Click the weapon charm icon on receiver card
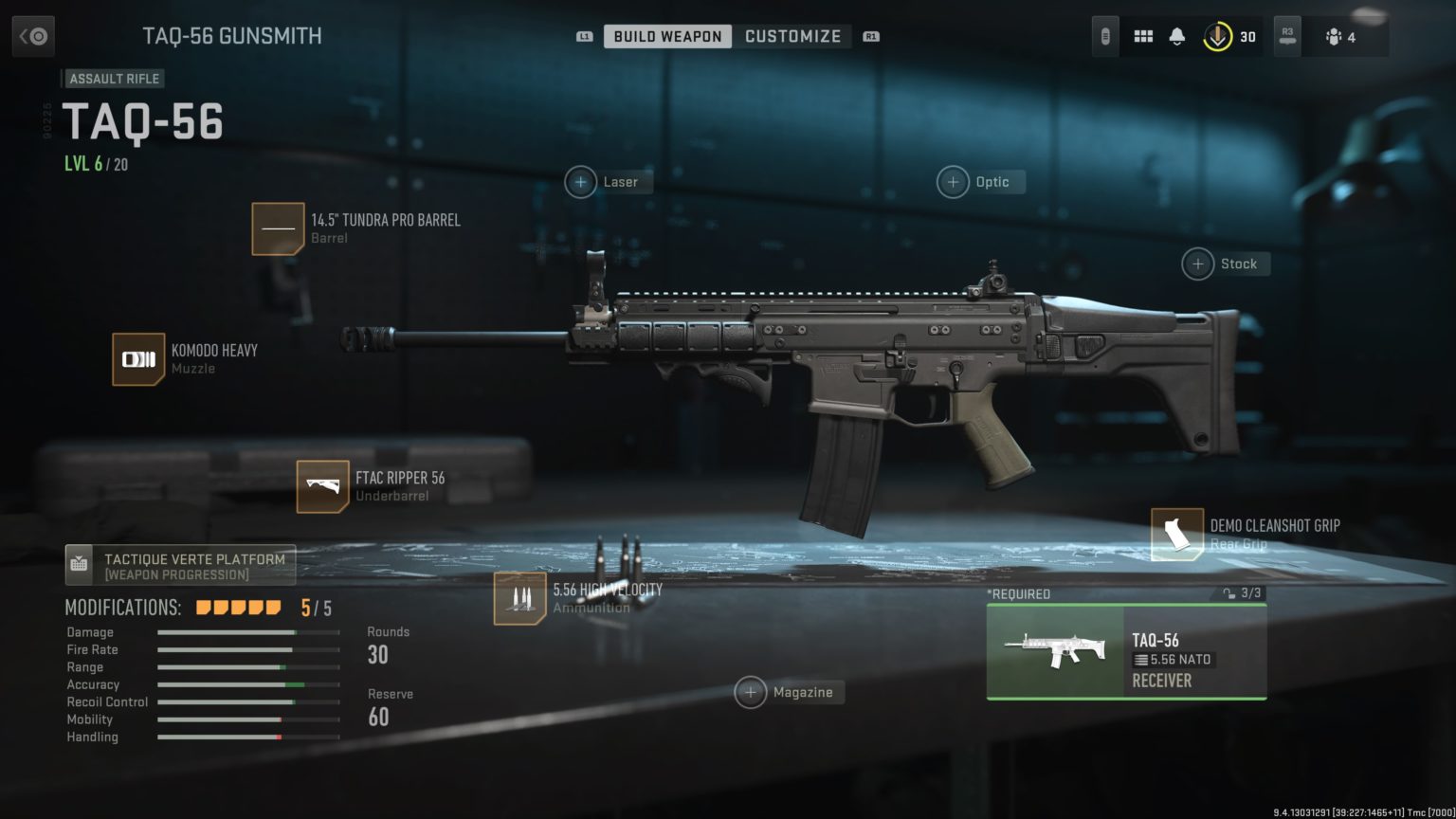 [x=1228, y=592]
